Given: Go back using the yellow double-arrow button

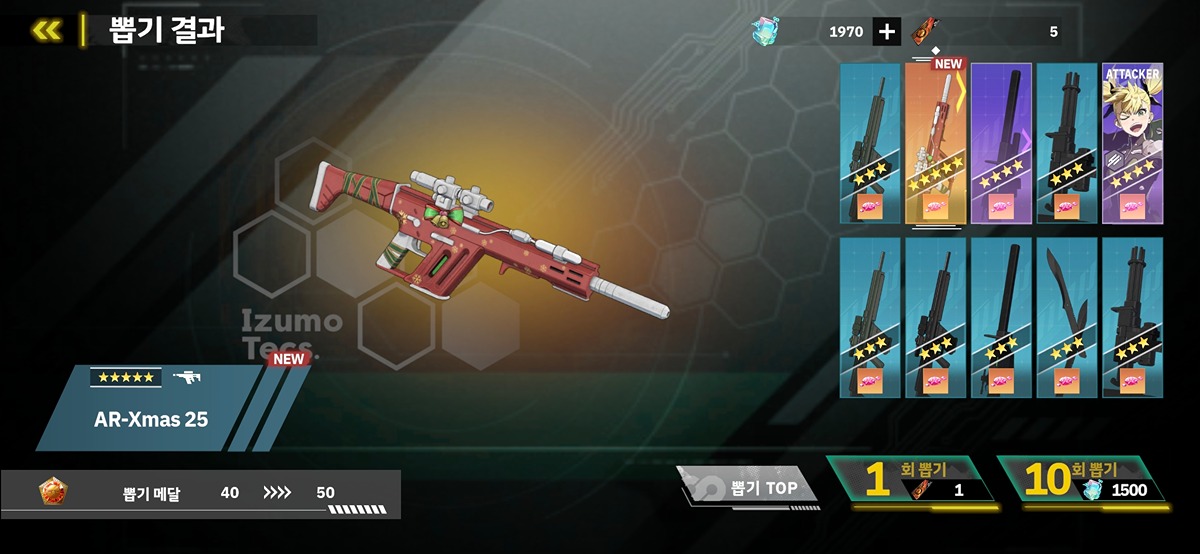Looking at the screenshot, I should (x=46, y=30).
